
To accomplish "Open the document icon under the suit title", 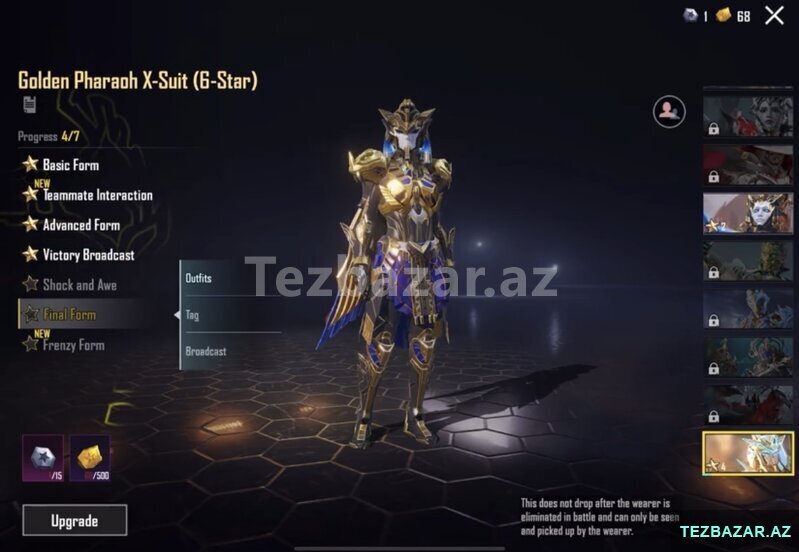I will coord(29,105).
